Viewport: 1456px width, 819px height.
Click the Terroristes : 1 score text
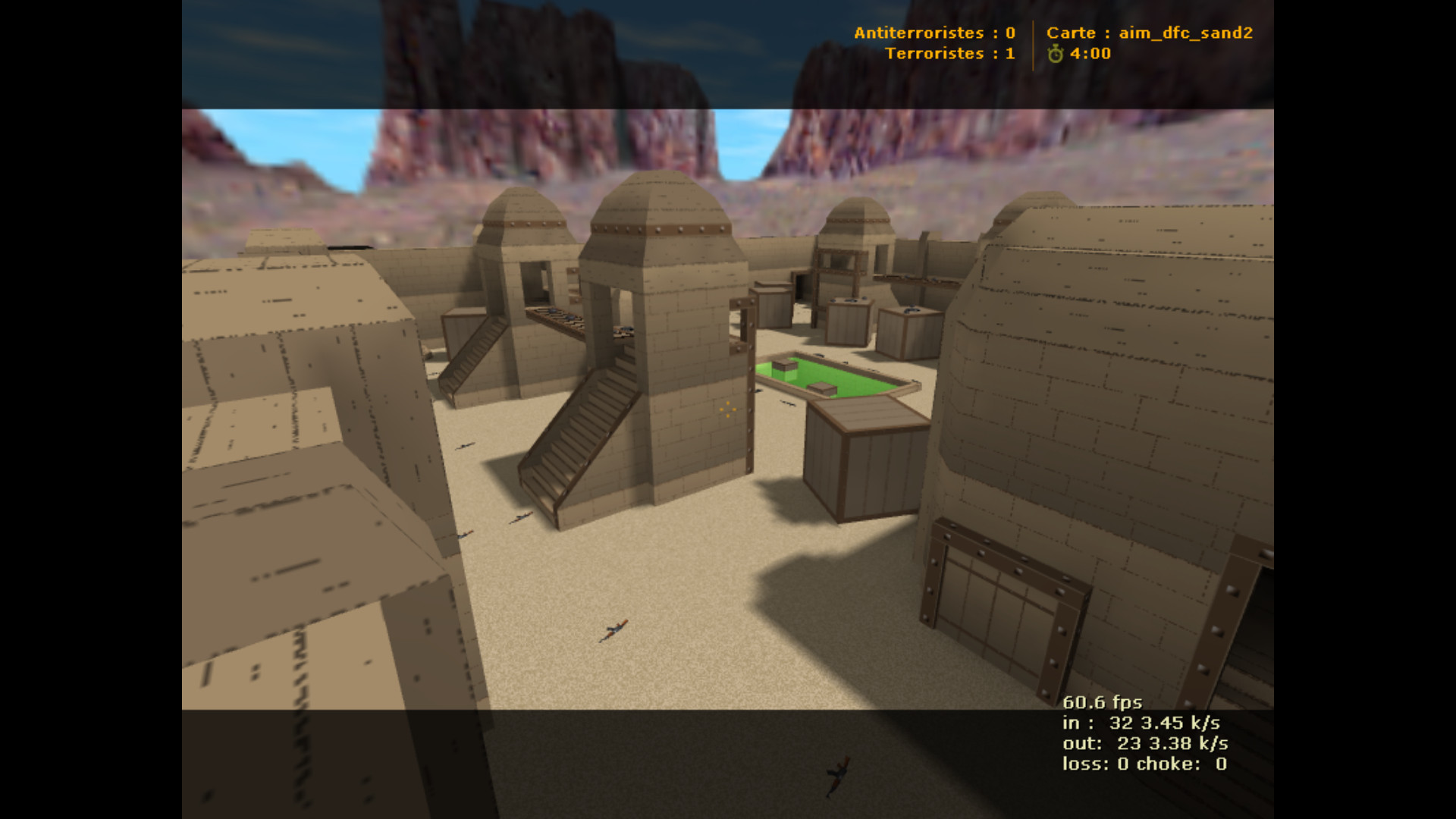(949, 54)
